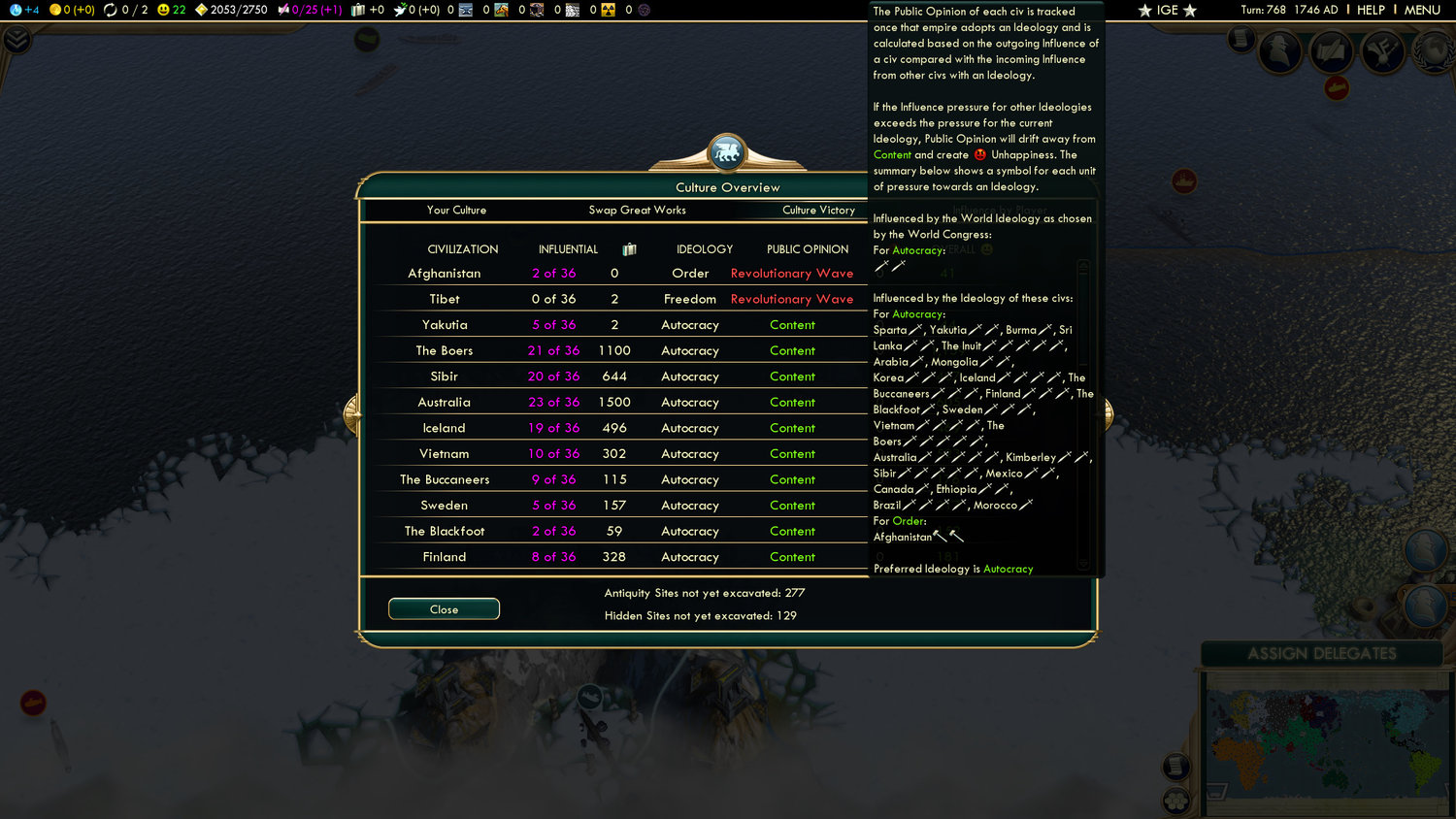
Task: Click the Great Person notification icon
Action: click(1280, 52)
